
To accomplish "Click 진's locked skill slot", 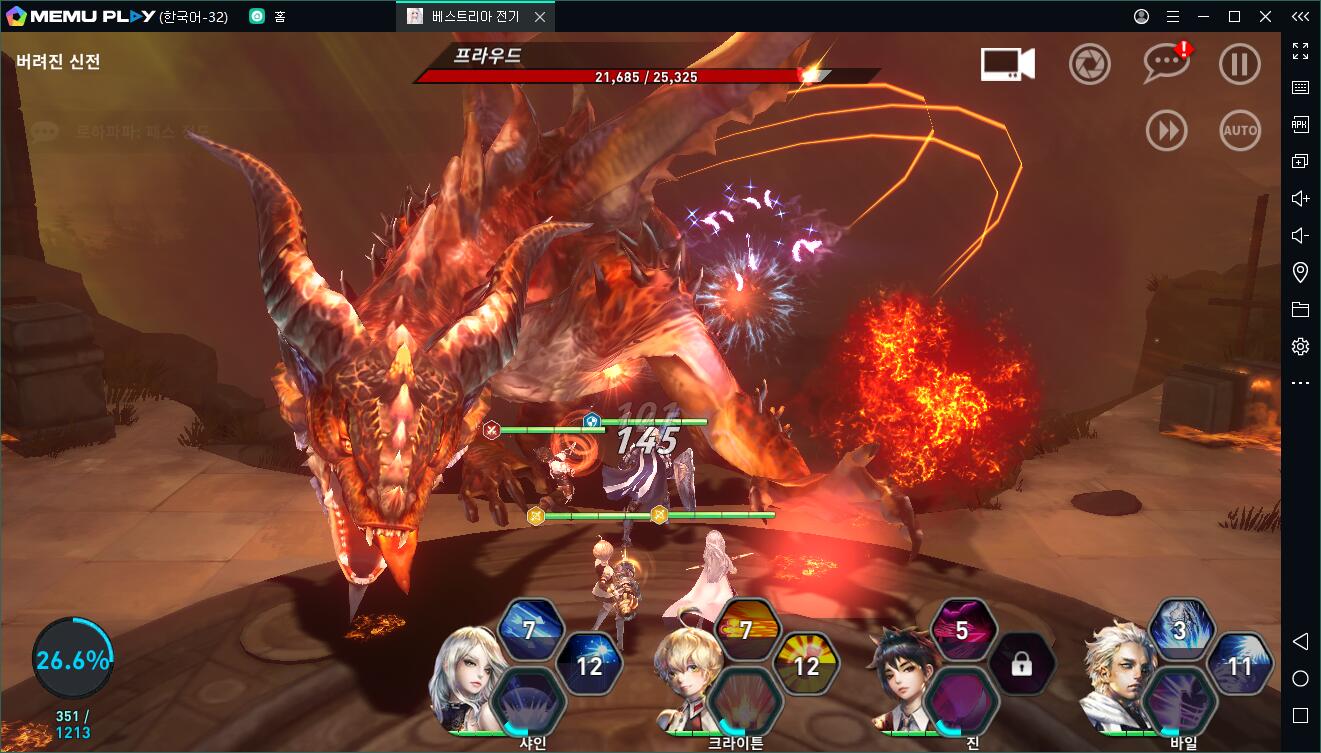I will 1022,665.
